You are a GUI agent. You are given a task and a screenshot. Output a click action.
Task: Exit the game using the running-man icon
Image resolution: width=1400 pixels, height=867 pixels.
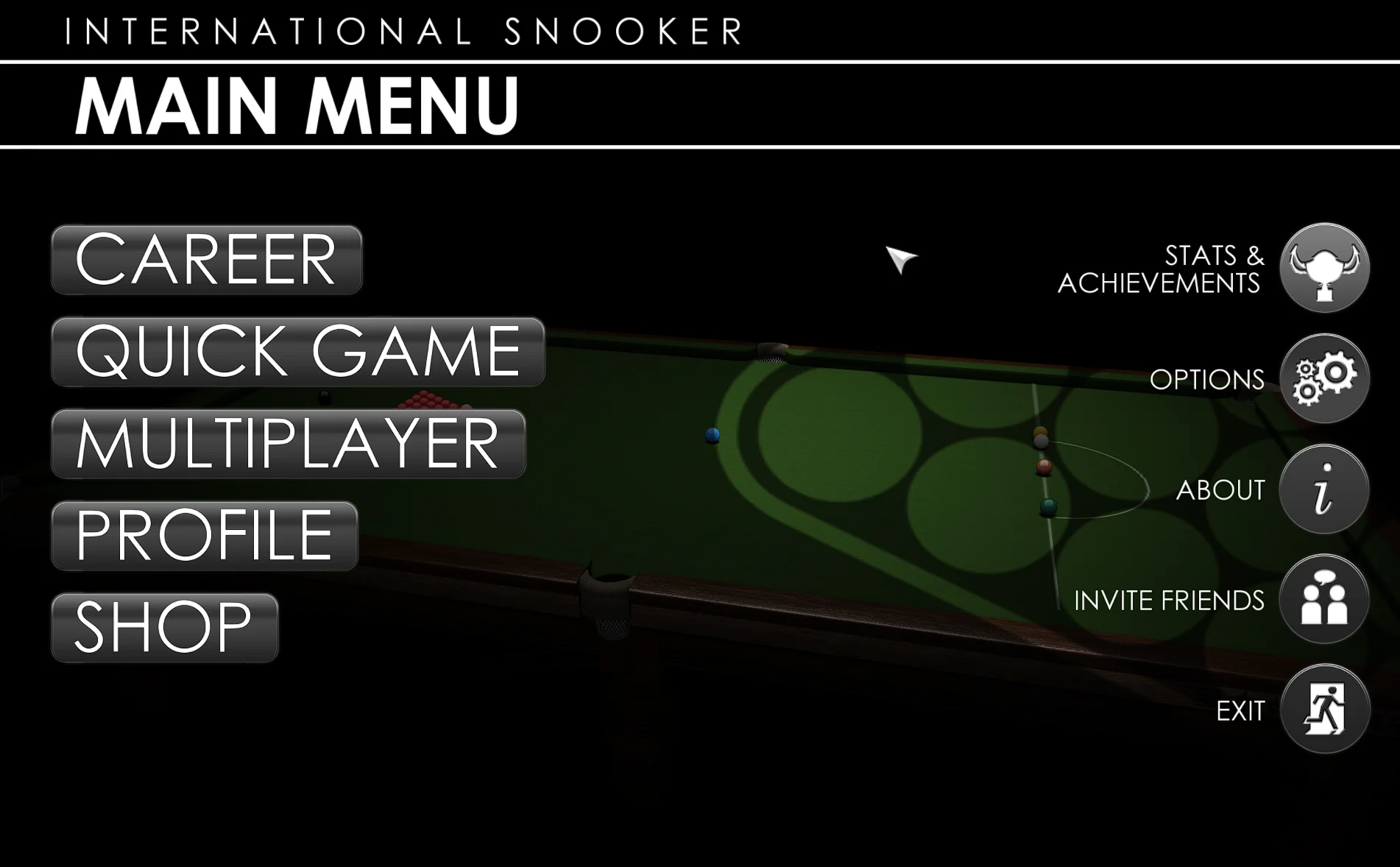pyautogui.click(x=1324, y=709)
